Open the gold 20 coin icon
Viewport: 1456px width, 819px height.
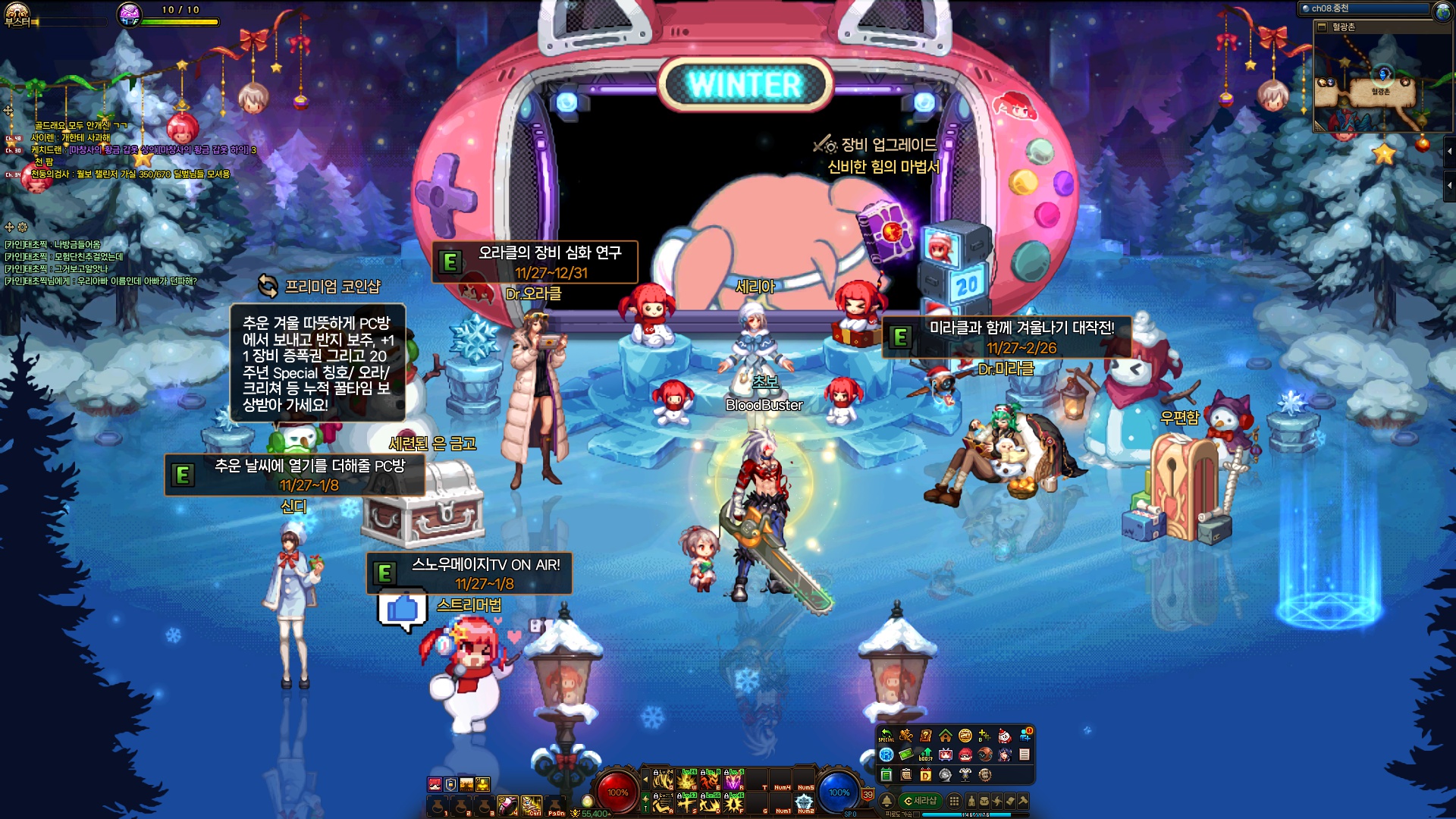(965, 736)
